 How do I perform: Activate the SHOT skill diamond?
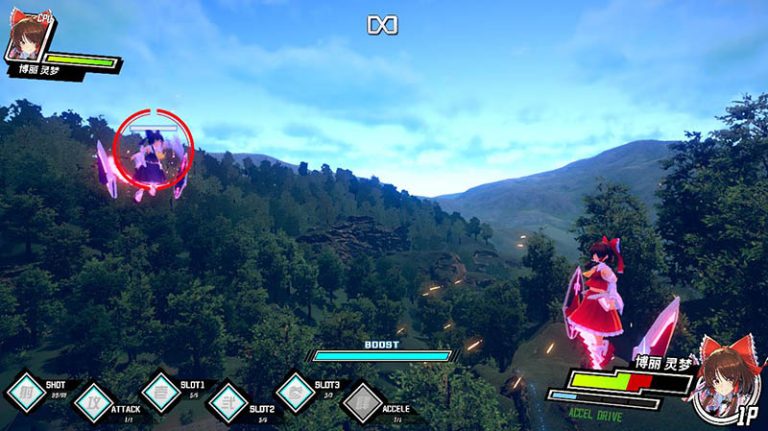coord(26,391)
